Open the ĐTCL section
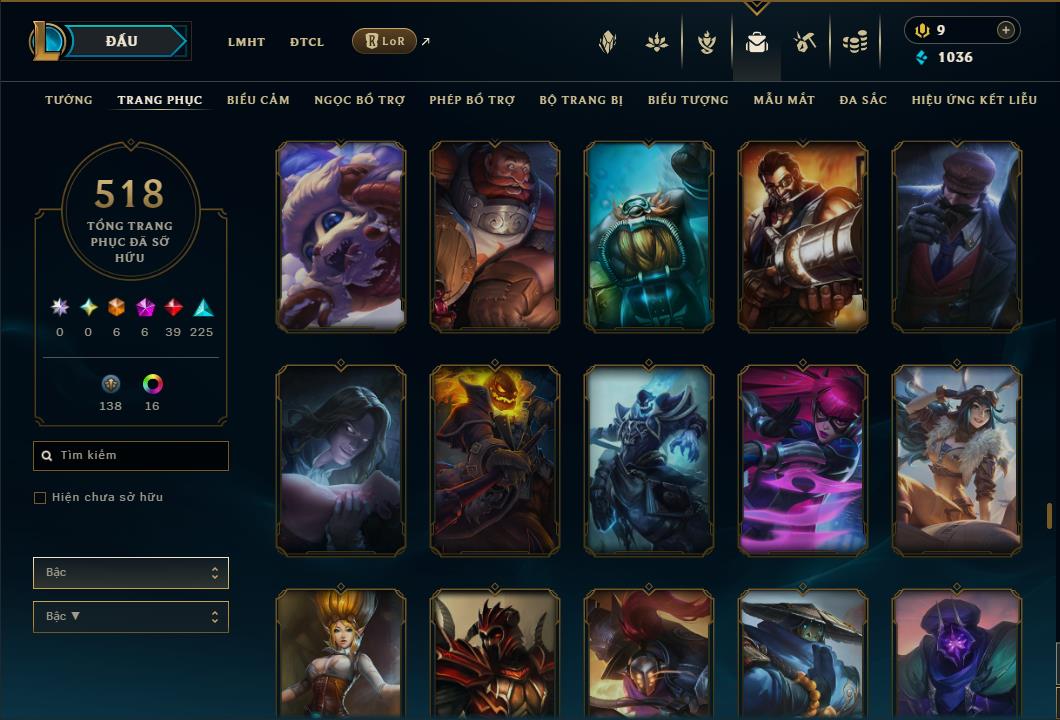1060x720 pixels. click(x=307, y=42)
